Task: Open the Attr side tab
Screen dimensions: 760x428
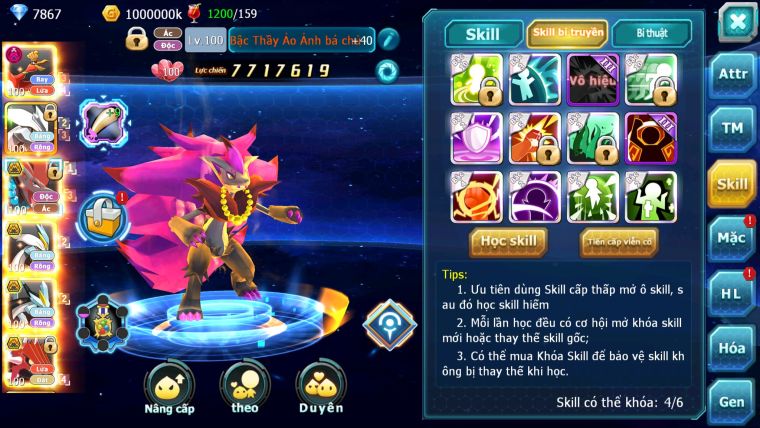Action: point(733,75)
